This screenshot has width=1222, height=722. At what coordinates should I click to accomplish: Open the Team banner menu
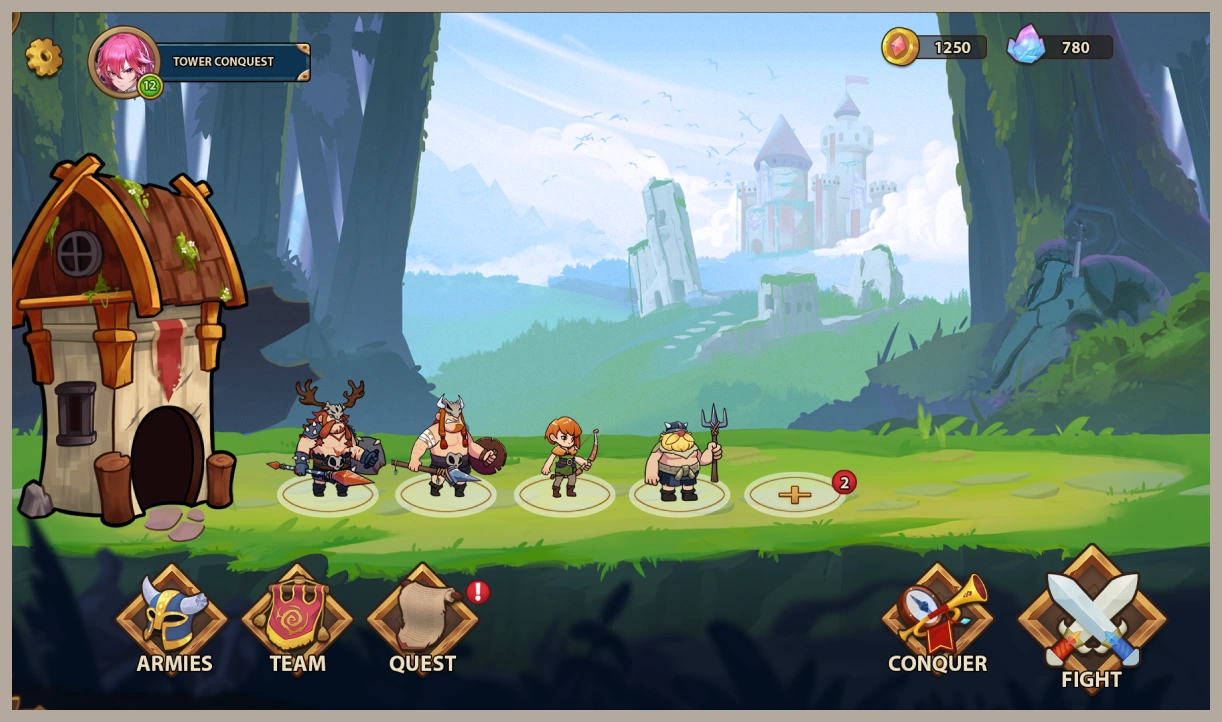pyautogui.click(x=297, y=620)
